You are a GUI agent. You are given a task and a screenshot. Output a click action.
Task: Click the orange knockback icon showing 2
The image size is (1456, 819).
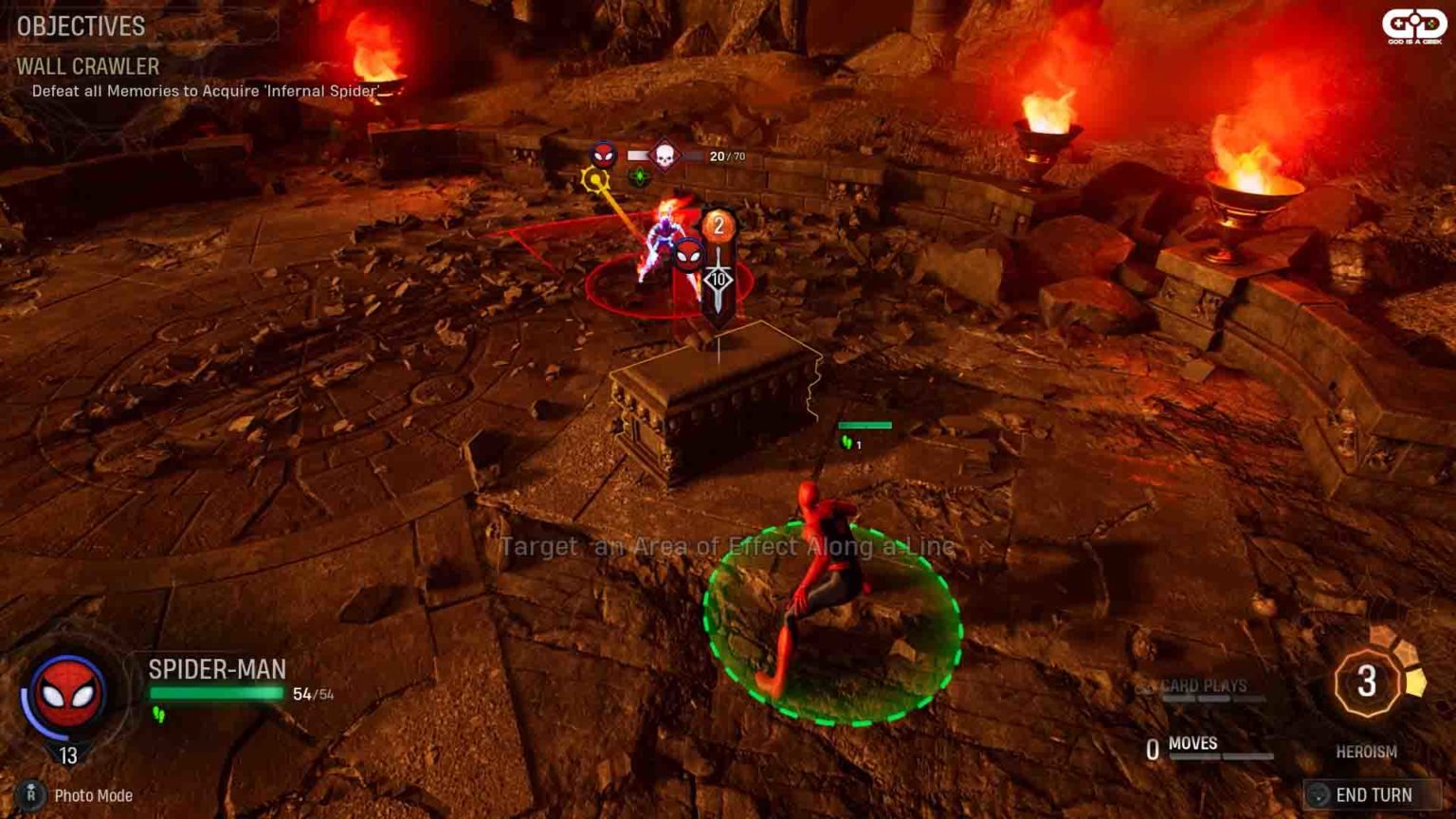719,226
